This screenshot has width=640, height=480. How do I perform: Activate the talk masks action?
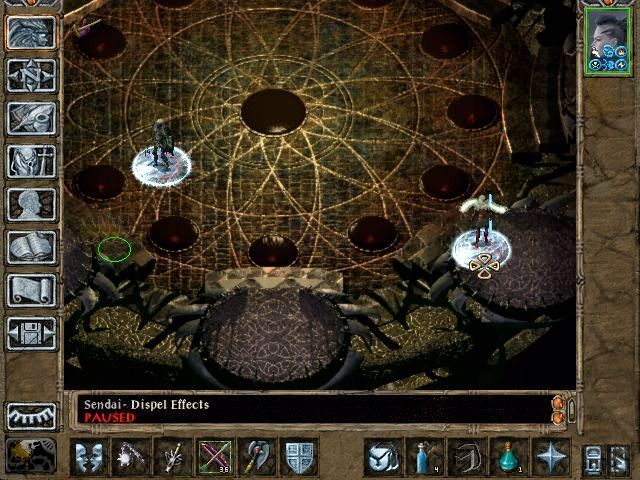pyautogui.click(x=89, y=457)
